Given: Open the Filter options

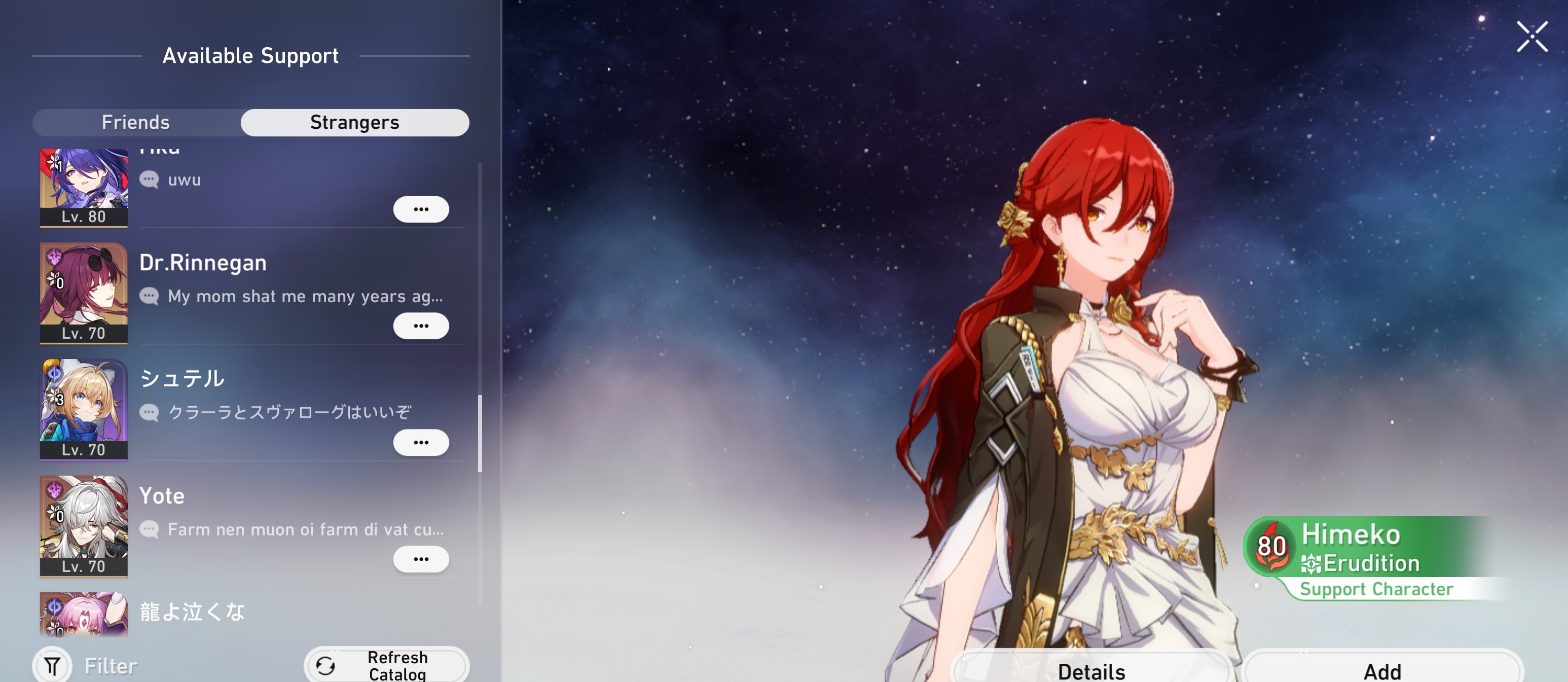Looking at the screenshot, I should click(52, 665).
